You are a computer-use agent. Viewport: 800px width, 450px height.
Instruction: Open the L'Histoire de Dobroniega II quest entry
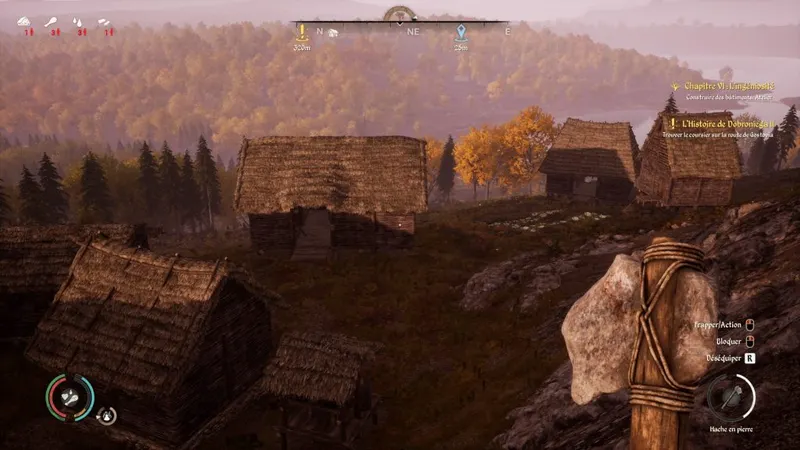click(730, 124)
